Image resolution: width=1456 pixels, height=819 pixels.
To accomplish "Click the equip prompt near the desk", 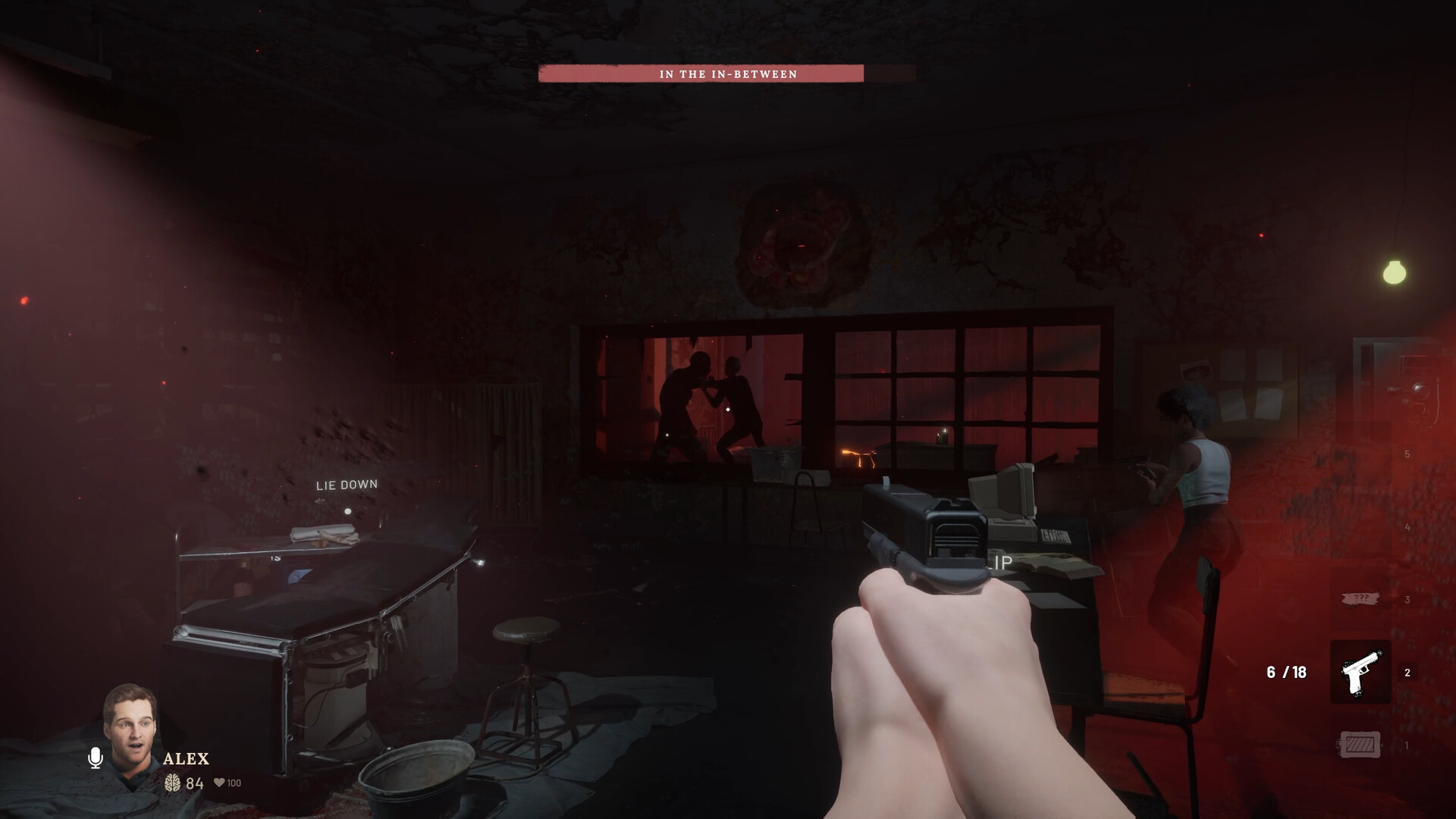I will pos(999,563).
